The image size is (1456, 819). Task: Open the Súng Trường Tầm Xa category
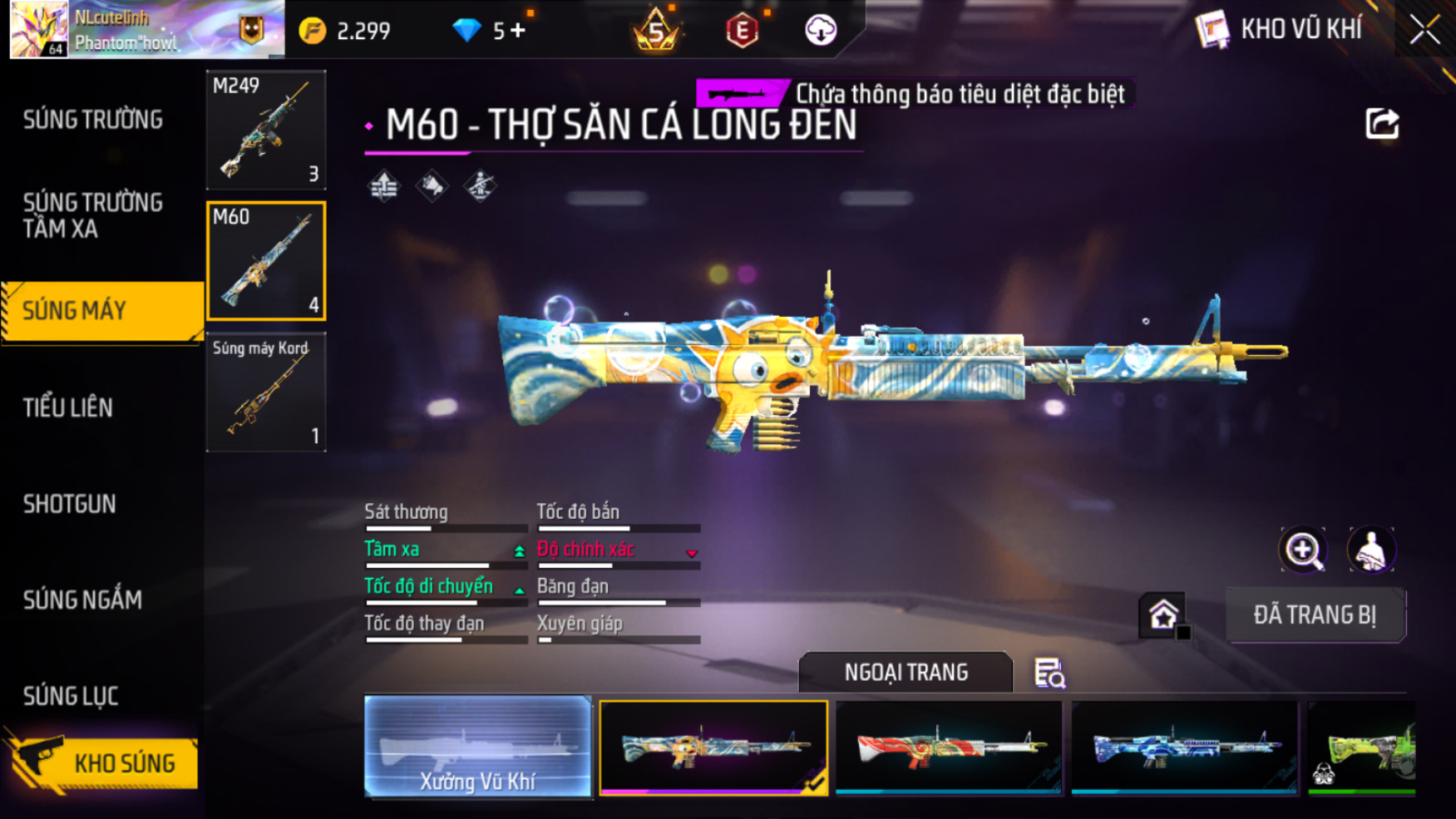(x=93, y=215)
